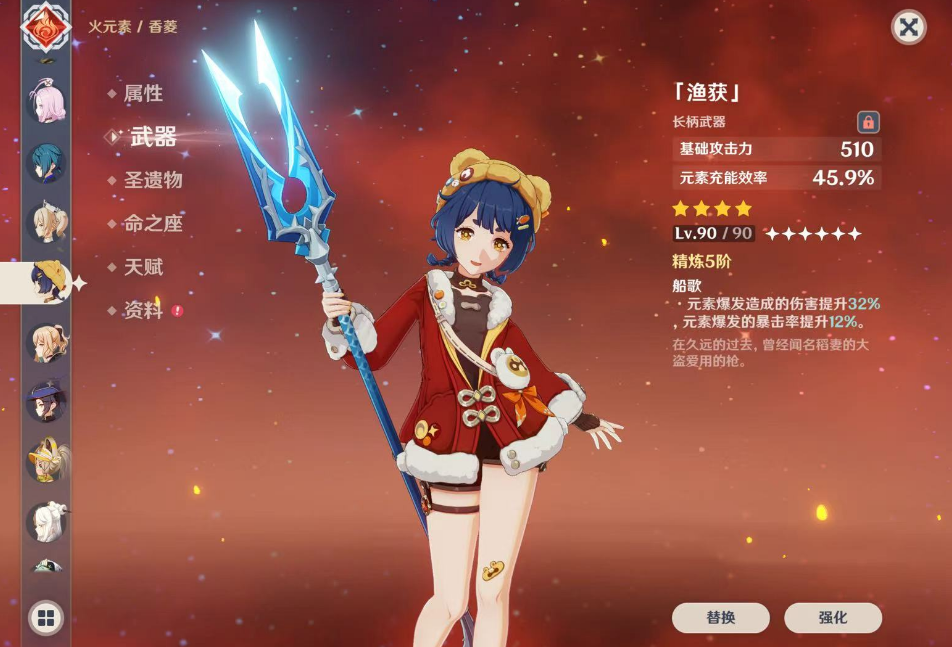Image resolution: width=952 pixels, height=647 pixels.
Task: Close the character screen
Action: (x=908, y=27)
